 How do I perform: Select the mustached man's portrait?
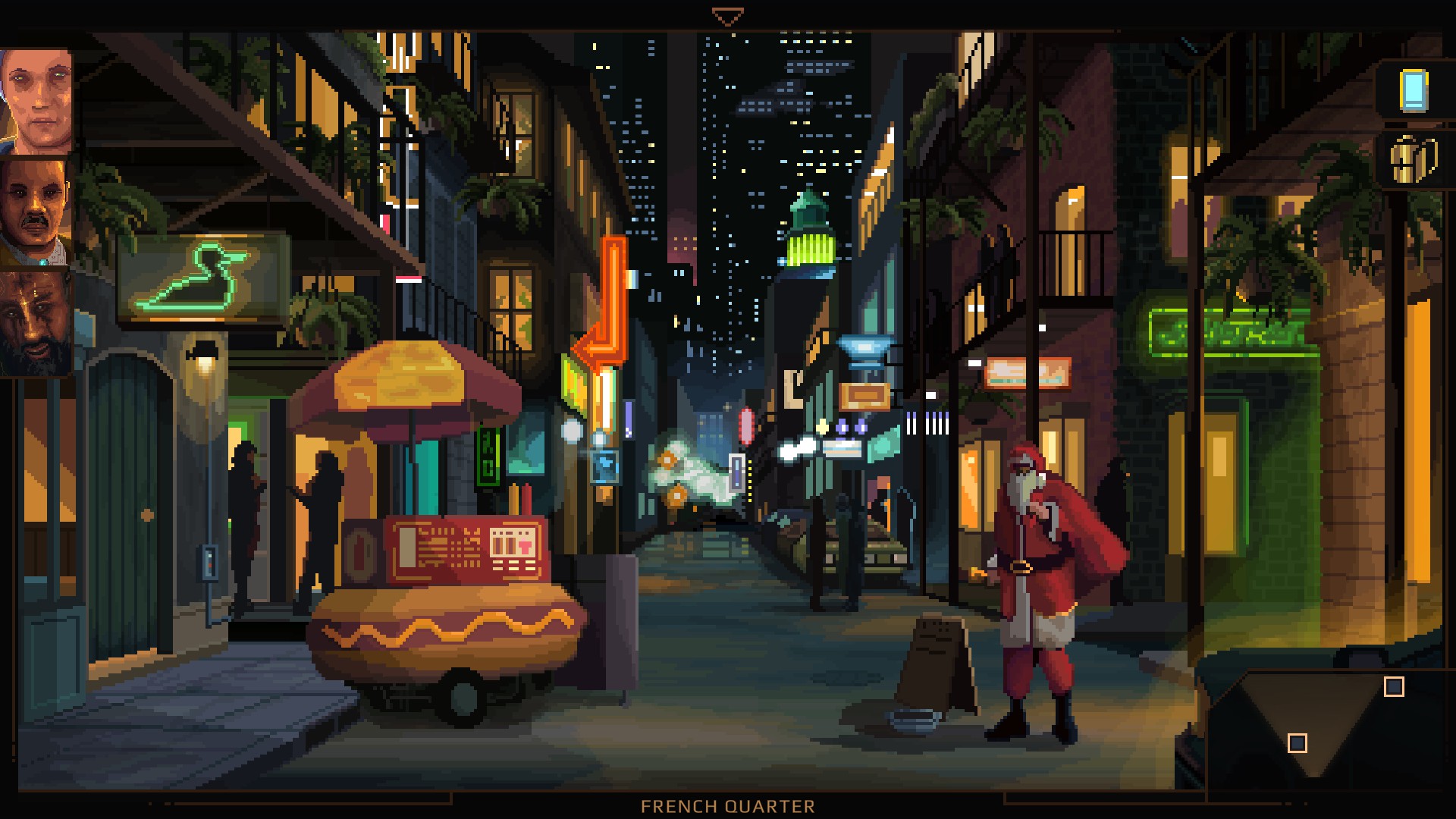[x=36, y=212]
